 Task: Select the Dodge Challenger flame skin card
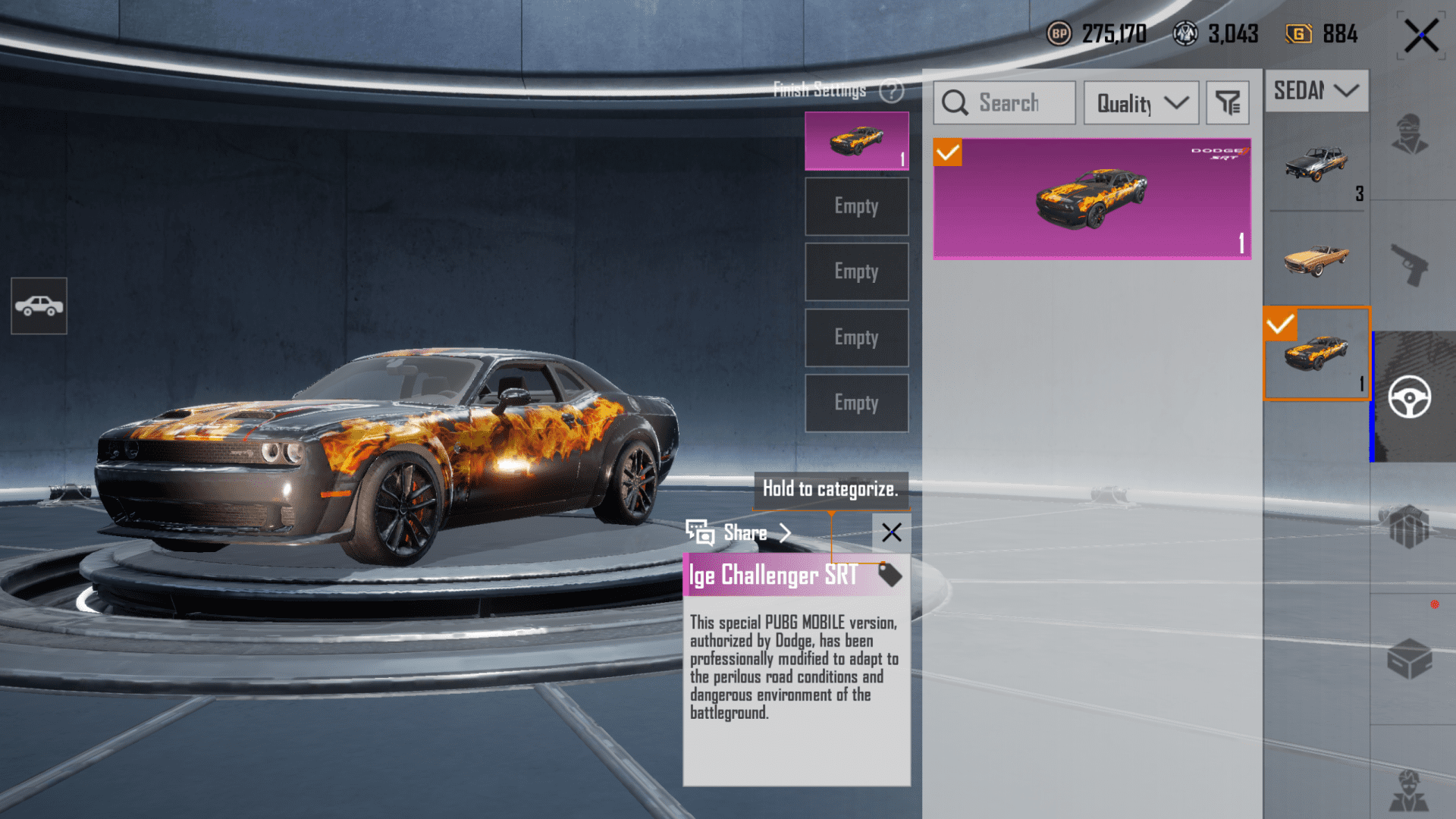[x=1092, y=199]
